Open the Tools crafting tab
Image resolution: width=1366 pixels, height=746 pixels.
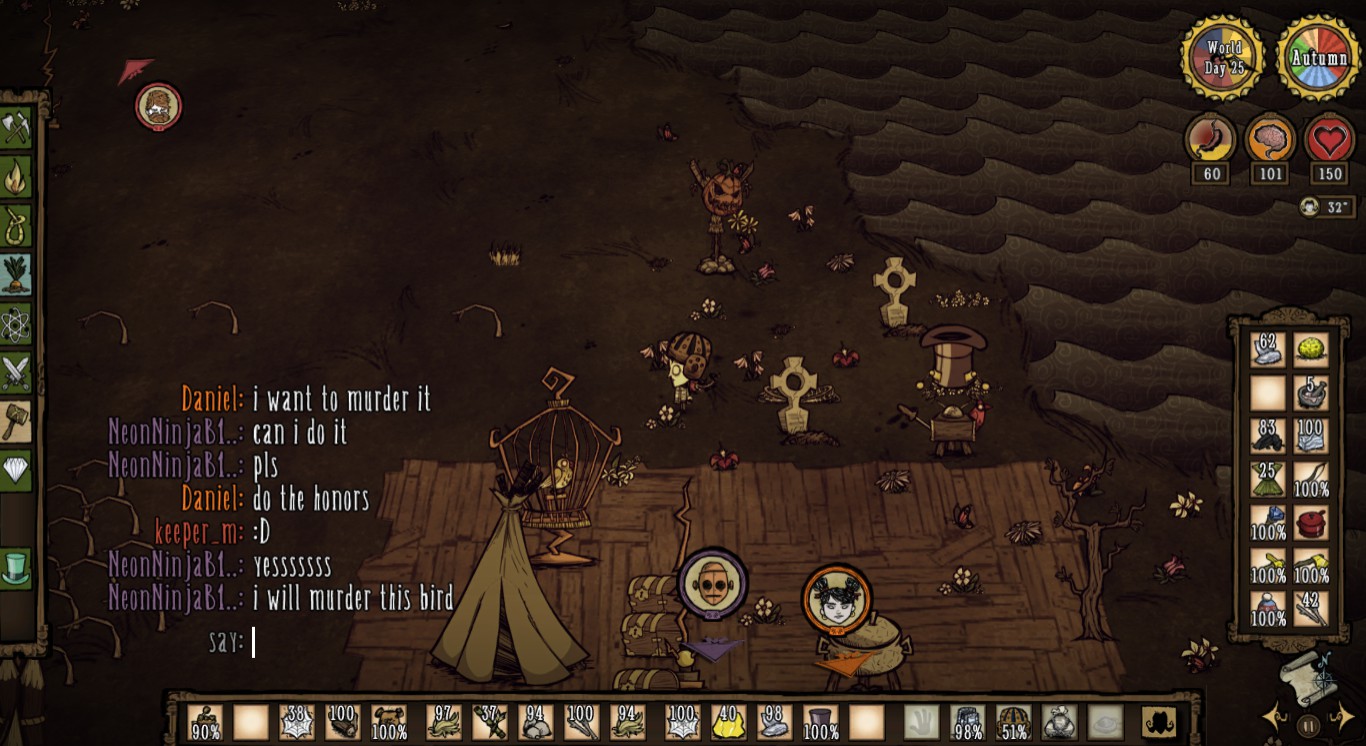pyautogui.click(x=16, y=128)
